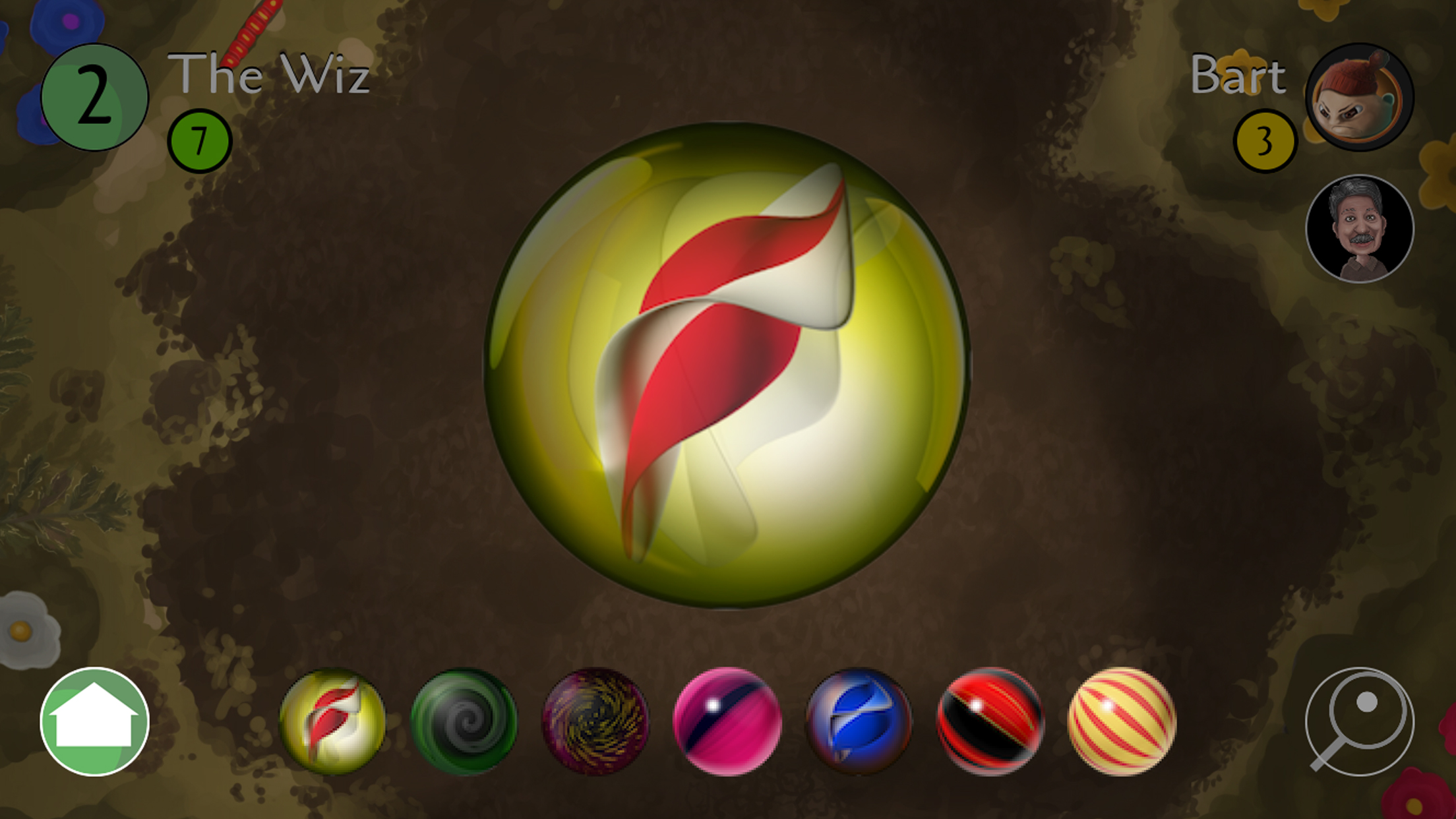Pick the purple and gold galaxy marble

[x=595, y=721]
